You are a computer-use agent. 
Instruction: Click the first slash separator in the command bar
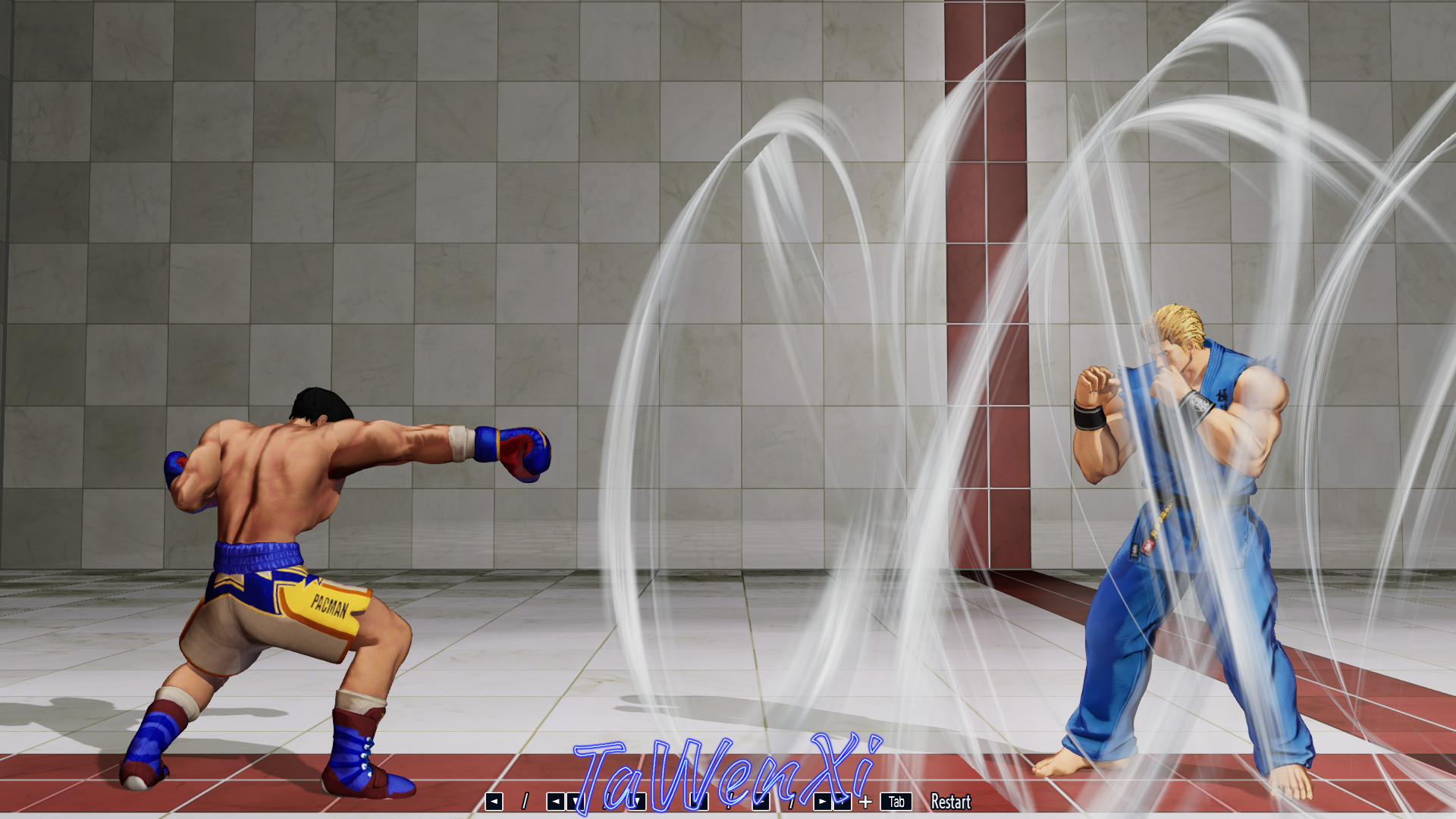pyautogui.click(x=526, y=802)
